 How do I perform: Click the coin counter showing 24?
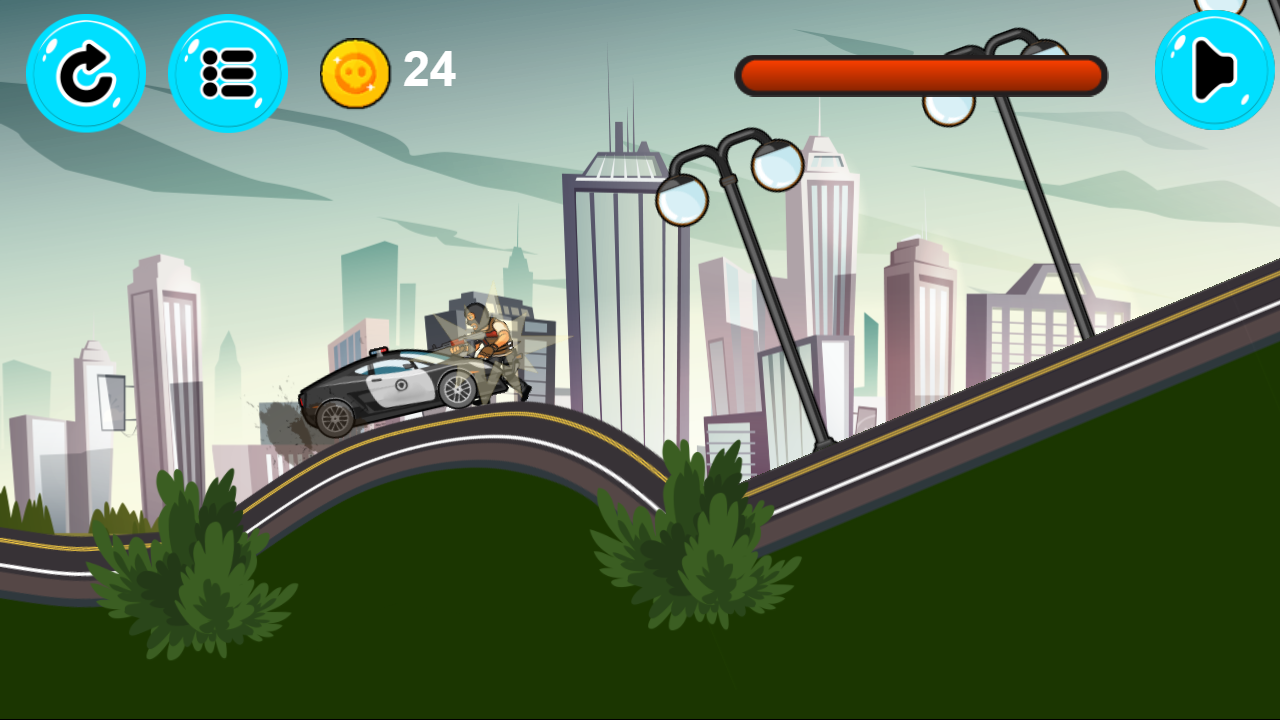click(428, 71)
